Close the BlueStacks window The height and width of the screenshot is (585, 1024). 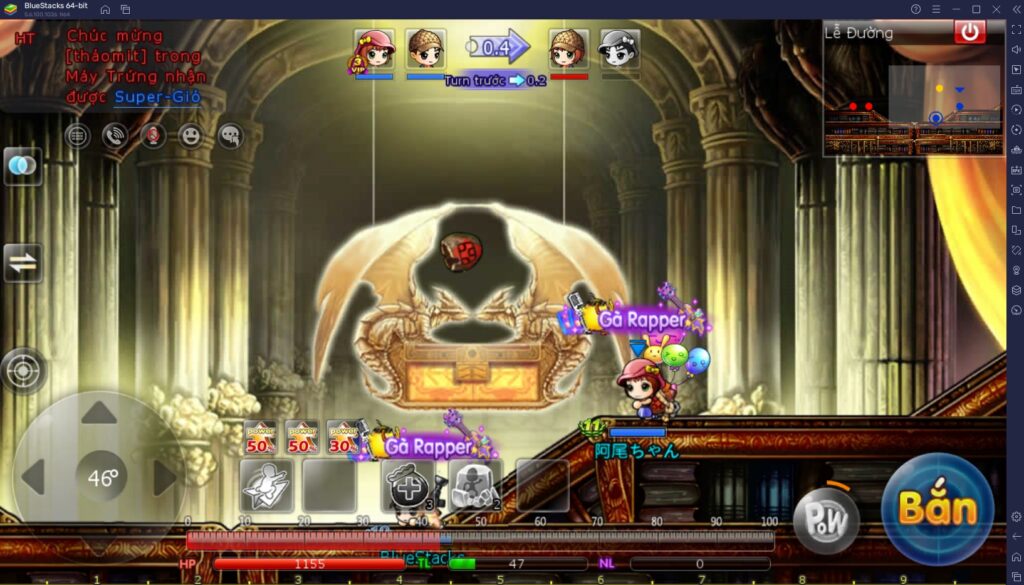tap(996, 9)
